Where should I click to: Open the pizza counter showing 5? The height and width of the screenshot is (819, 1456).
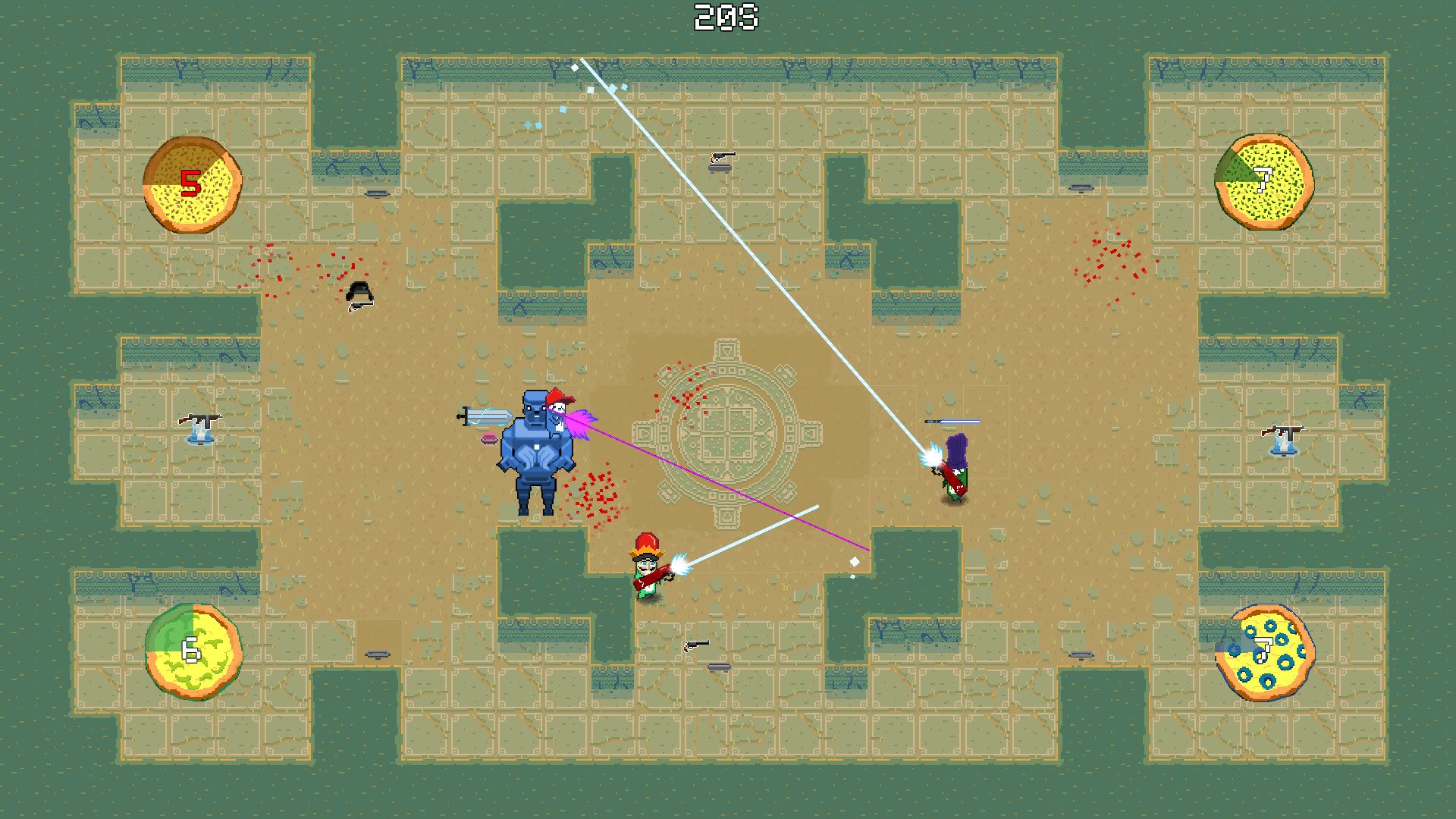tap(191, 182)
